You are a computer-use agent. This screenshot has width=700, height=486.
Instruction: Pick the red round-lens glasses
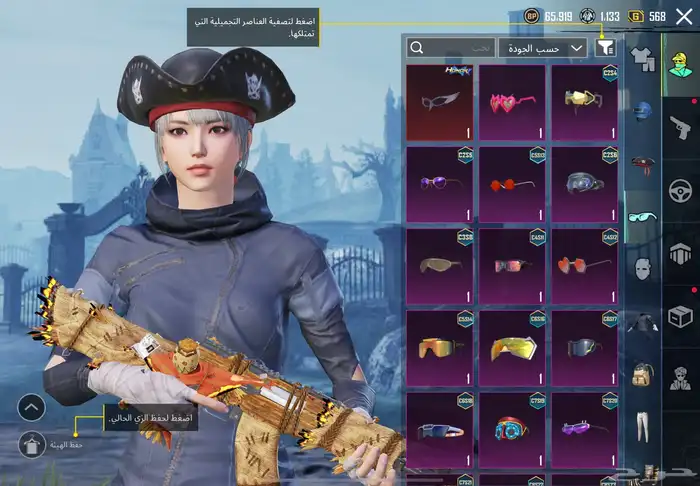512,185
